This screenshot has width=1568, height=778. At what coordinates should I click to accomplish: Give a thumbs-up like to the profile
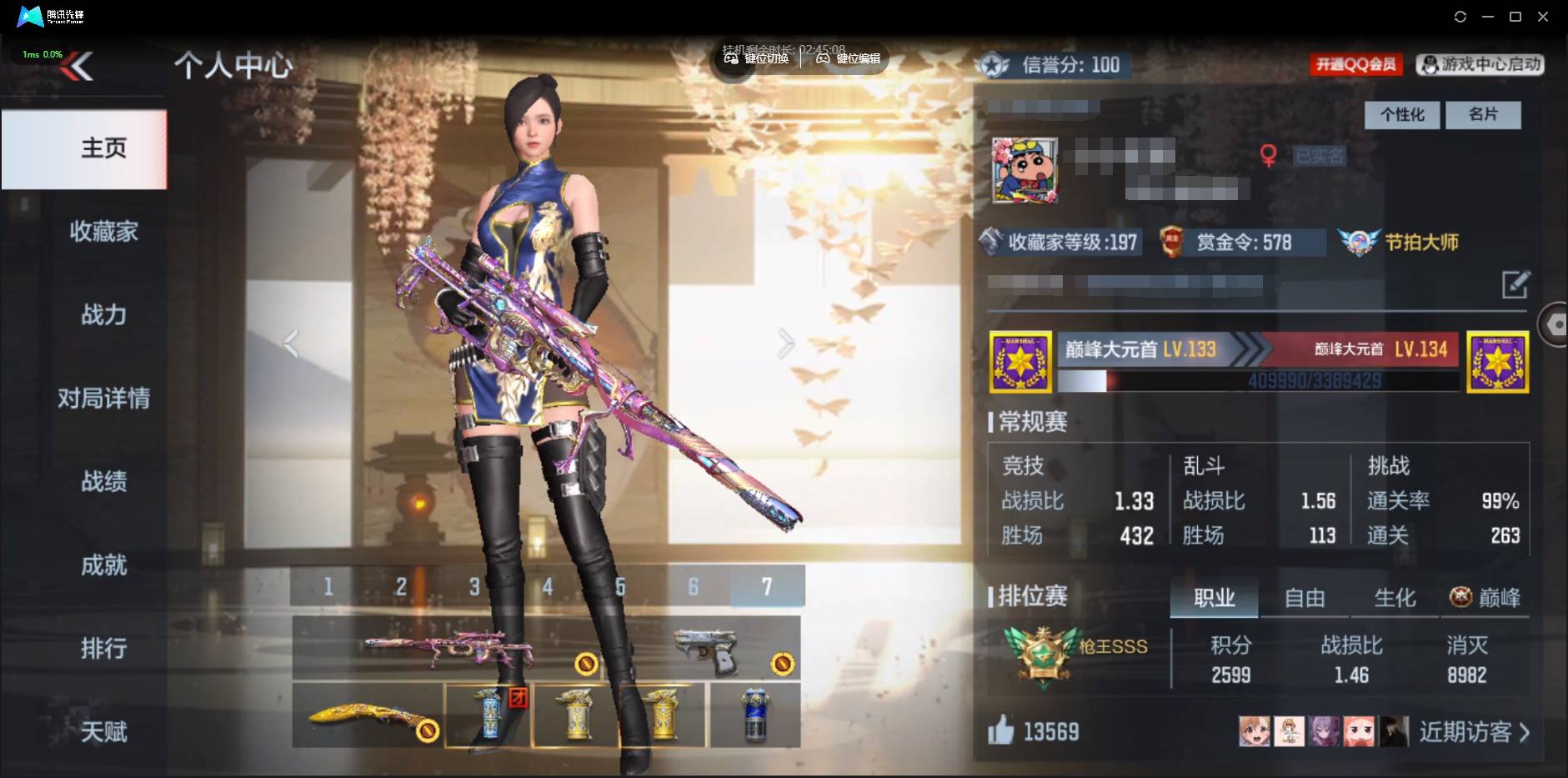point(1000,731)
